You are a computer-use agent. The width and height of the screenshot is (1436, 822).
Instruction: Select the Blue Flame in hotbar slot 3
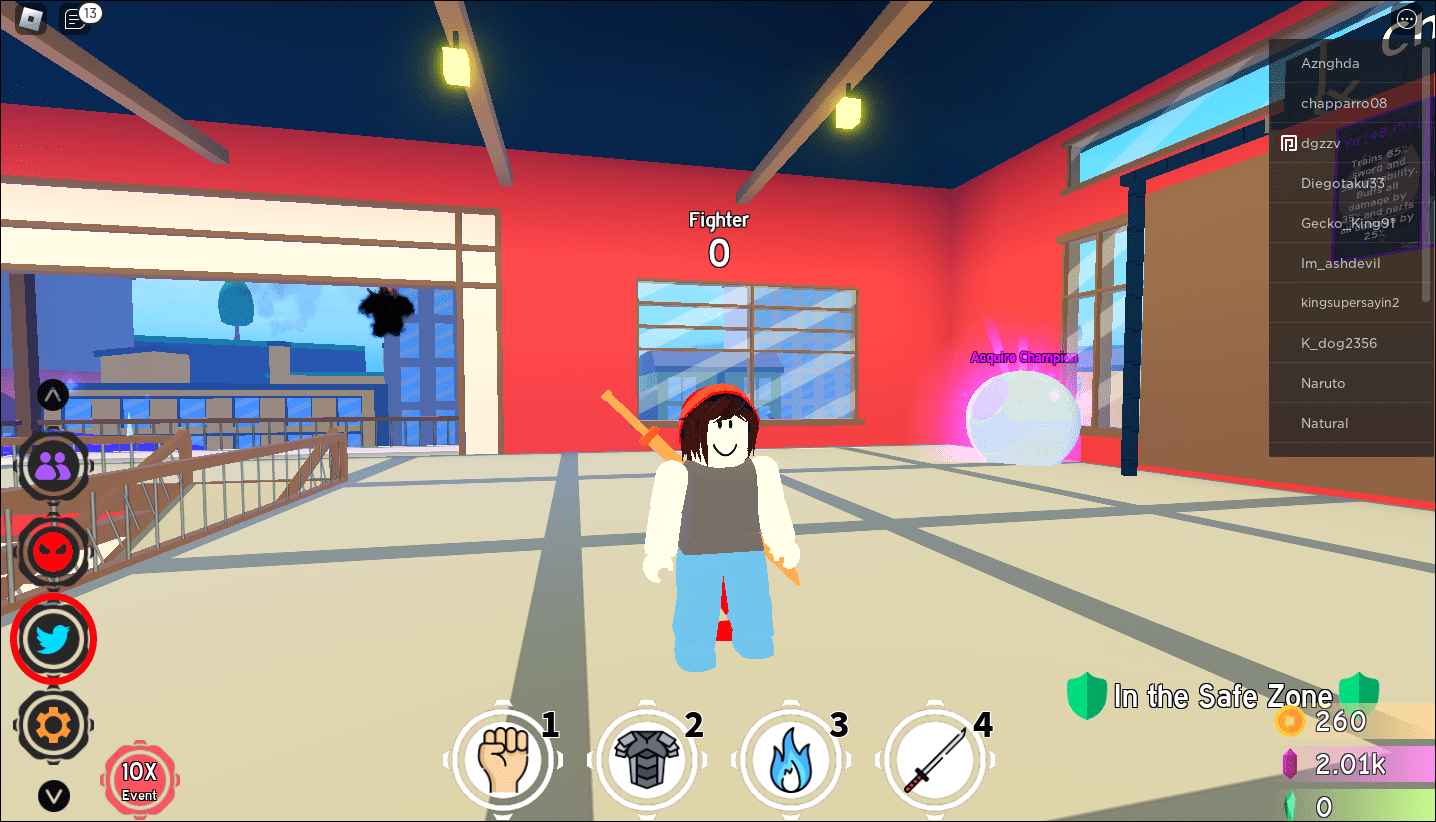791,759
